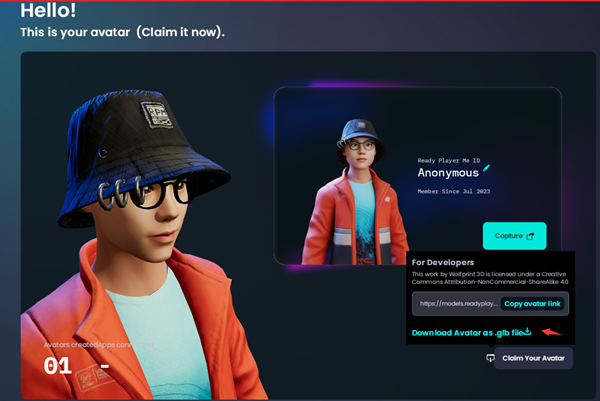Click the Capture button
Image resolution: width=600 pixels, height=401 pixels.
tap(514, 236)
